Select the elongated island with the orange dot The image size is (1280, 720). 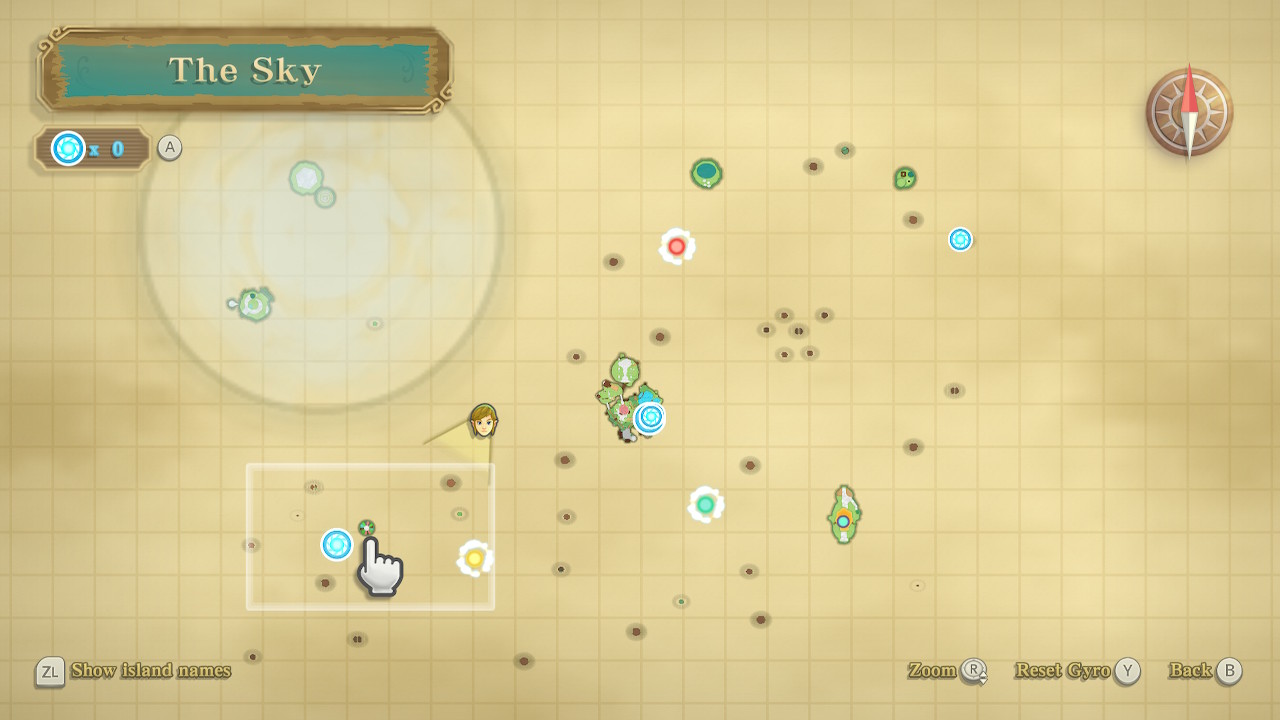(x=844, y=515)
